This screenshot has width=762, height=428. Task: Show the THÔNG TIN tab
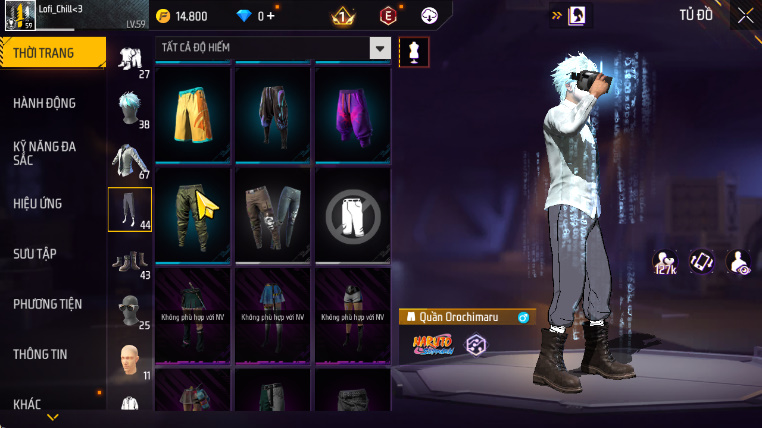pos(40,354)
